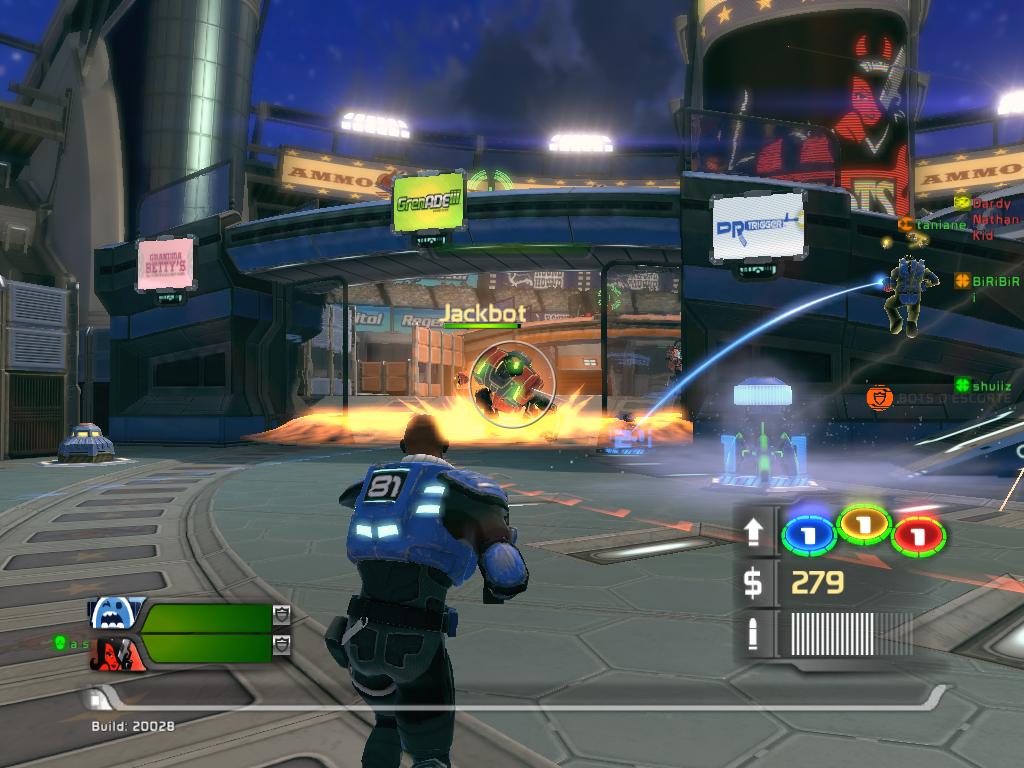This screenshot has height=768, width=1024.
Task: Click the Bots d'Escorte shield objective marker
Action: 879,399
